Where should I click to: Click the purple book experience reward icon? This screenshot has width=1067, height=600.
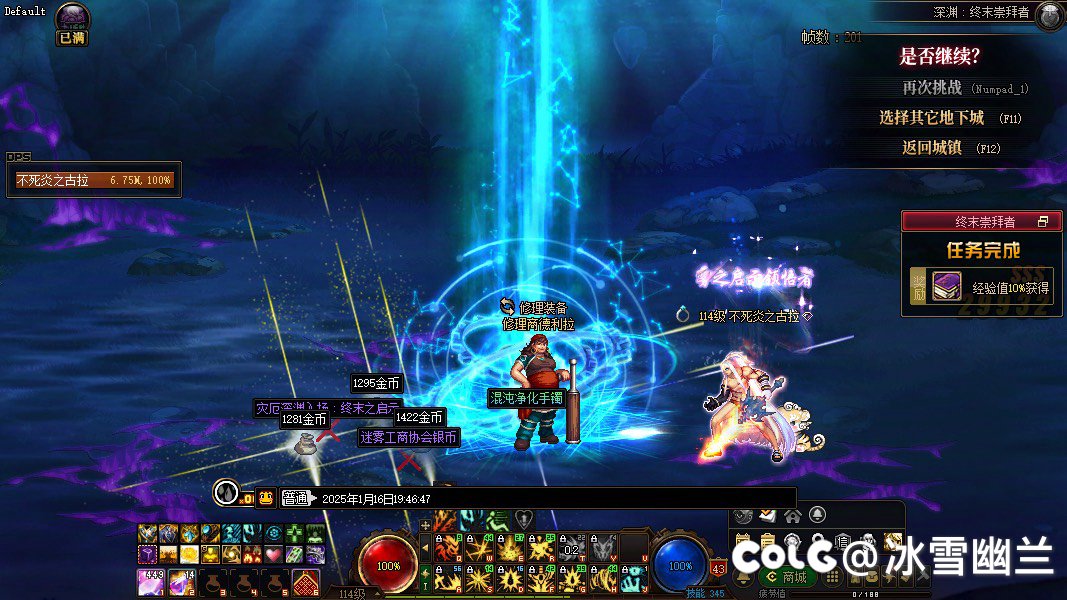947,287
